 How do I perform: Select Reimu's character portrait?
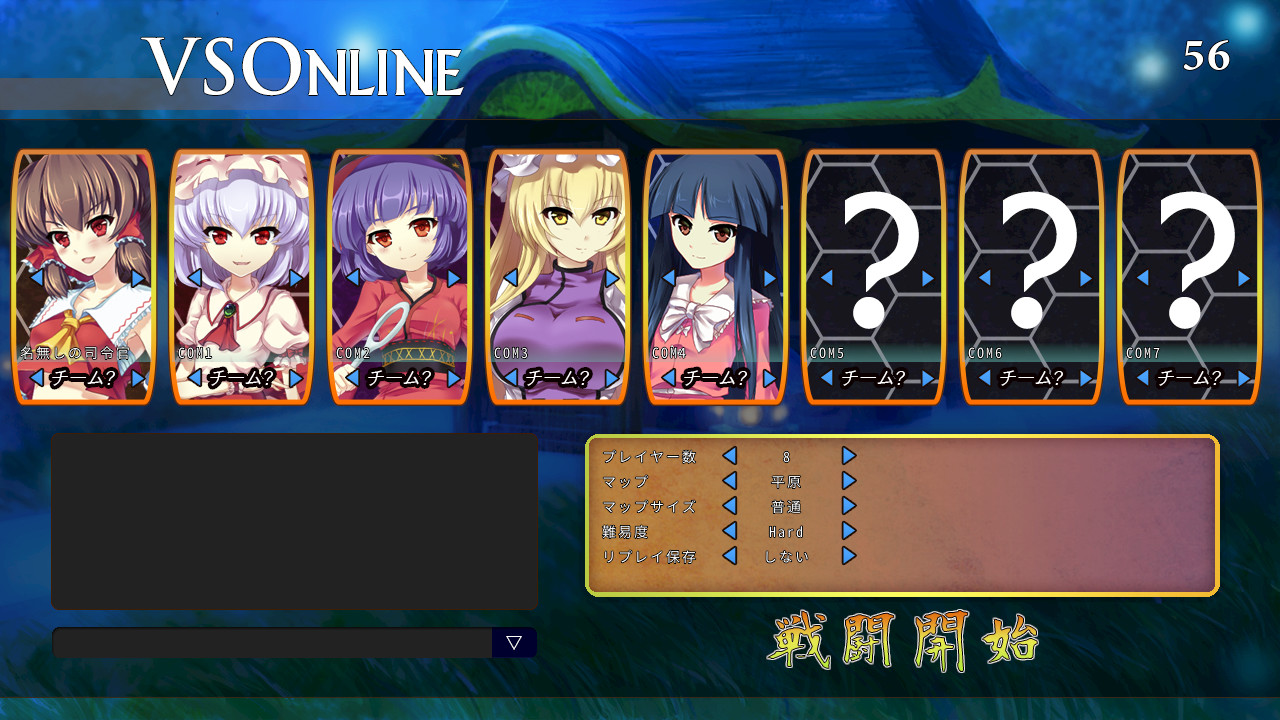tap(83, 240)
